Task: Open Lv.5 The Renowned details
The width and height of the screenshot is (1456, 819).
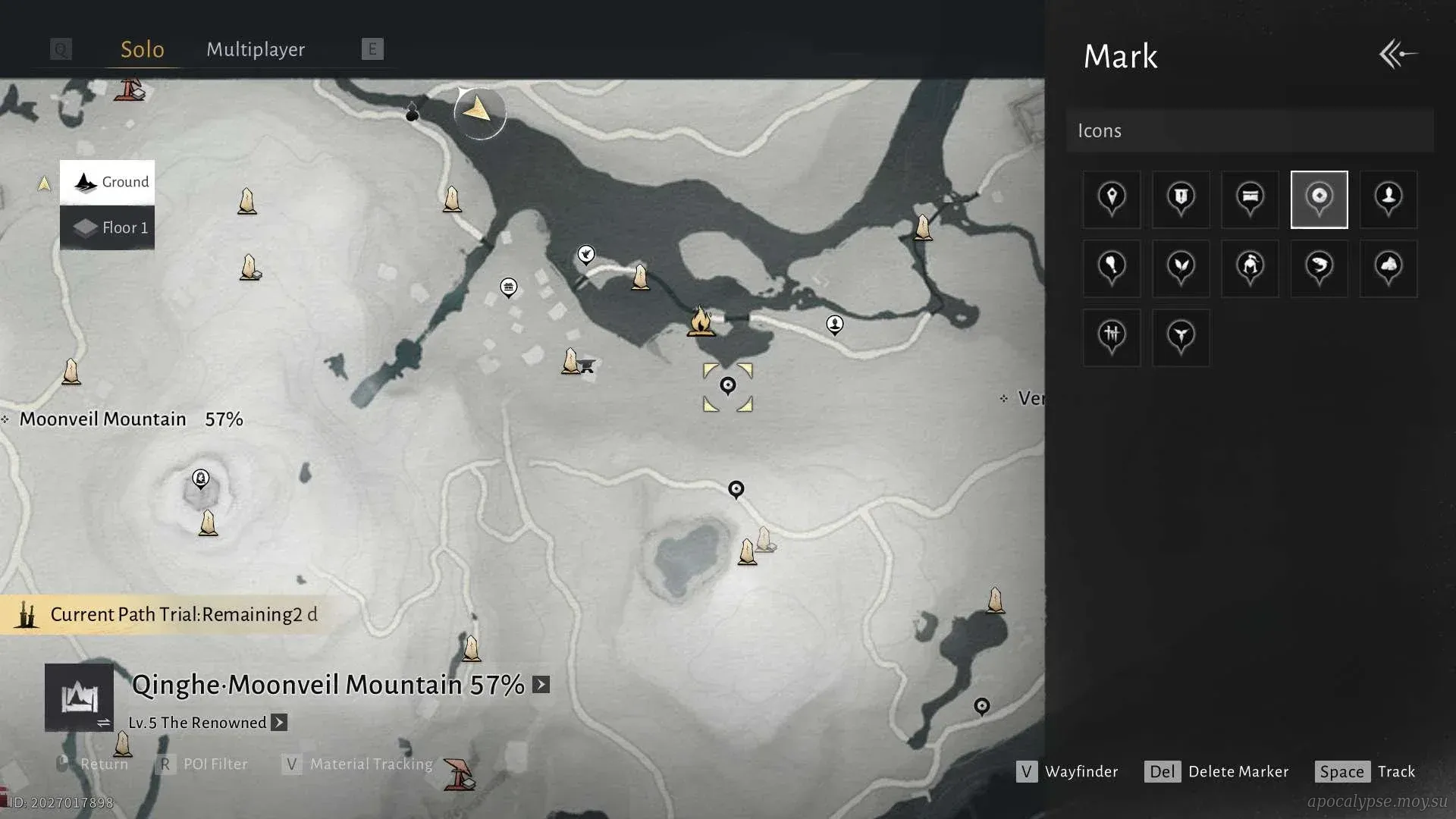Action: (x=279, y=723)
